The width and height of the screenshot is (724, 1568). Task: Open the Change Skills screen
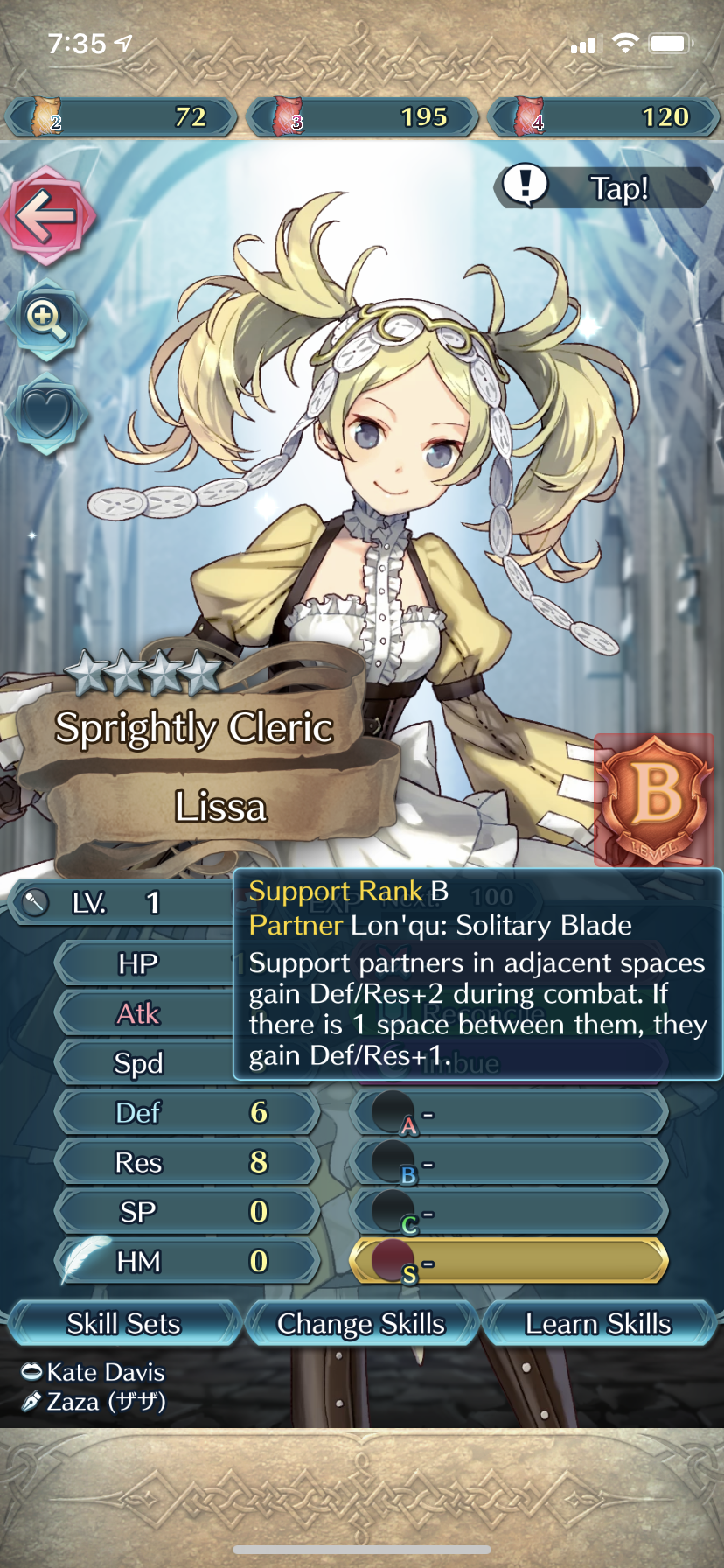coord(361,1323)
